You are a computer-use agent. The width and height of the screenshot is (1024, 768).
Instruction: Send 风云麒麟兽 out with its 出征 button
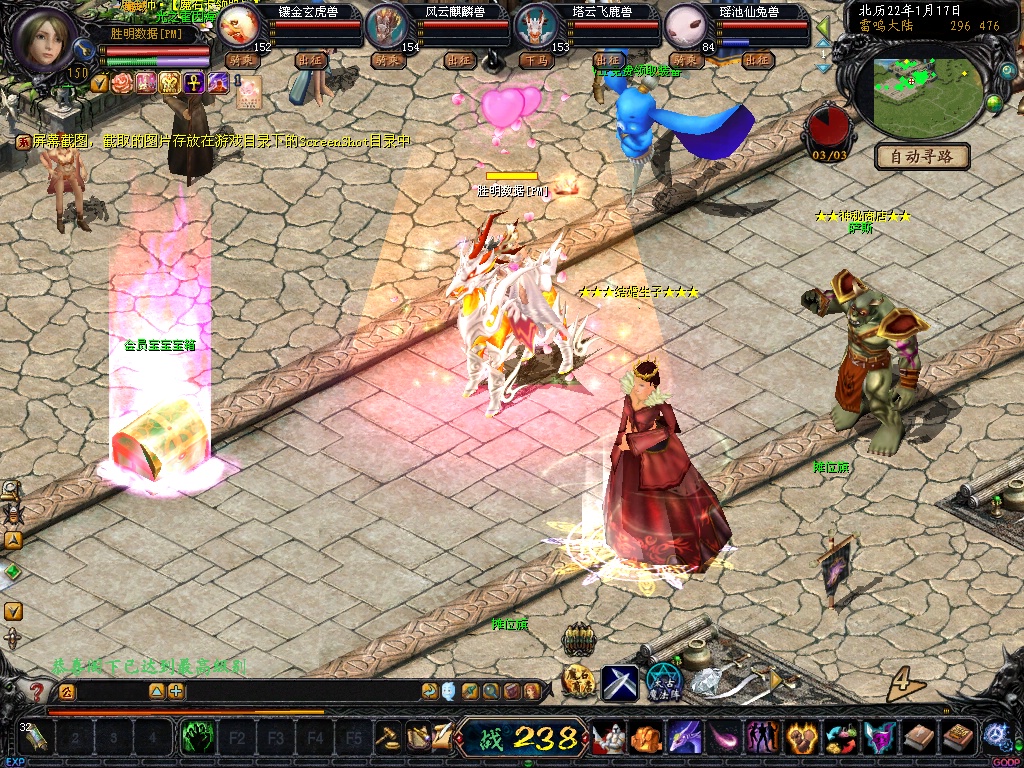459,61
